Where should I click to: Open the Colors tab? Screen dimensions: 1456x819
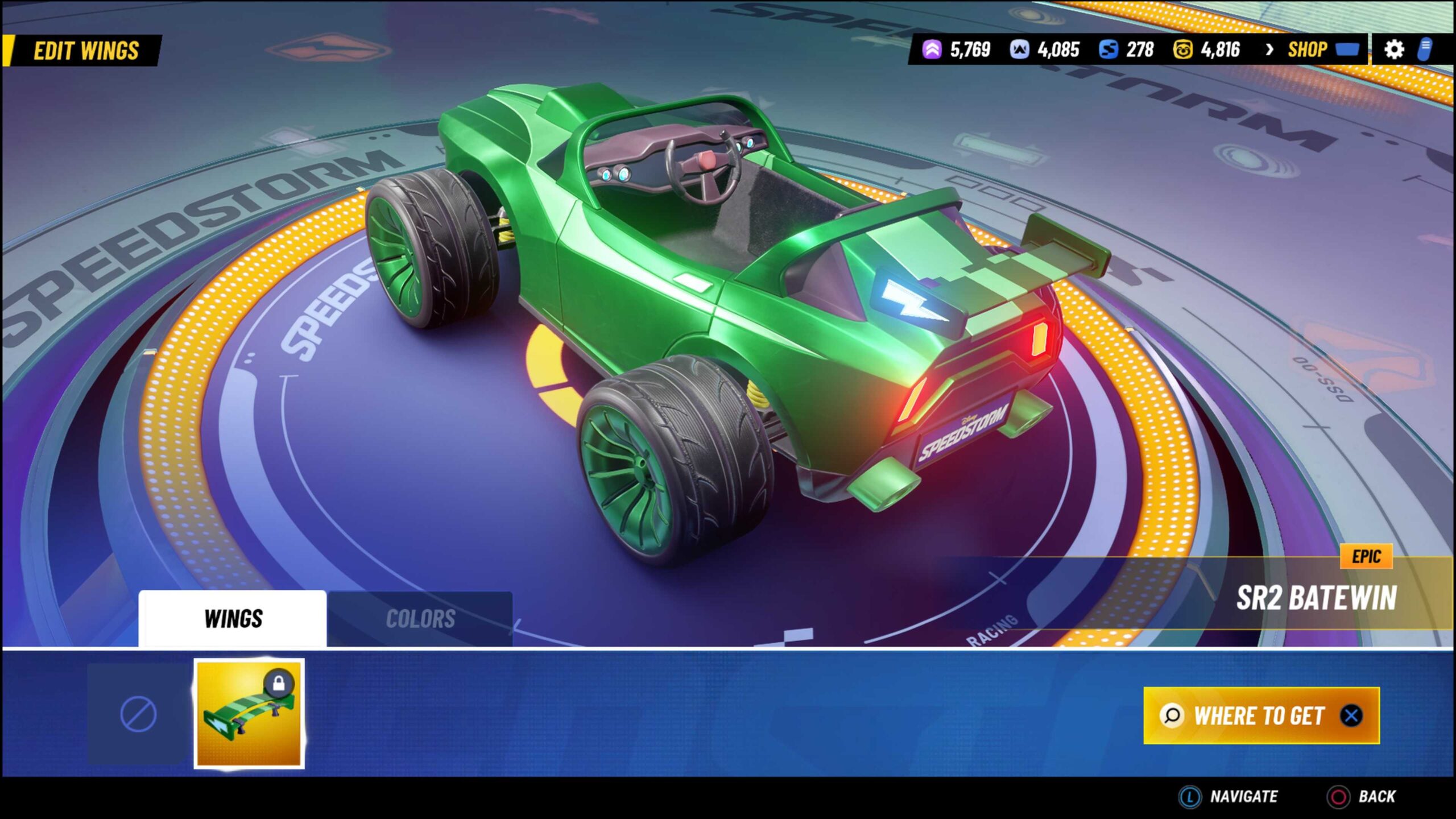(x=420, y=619)
